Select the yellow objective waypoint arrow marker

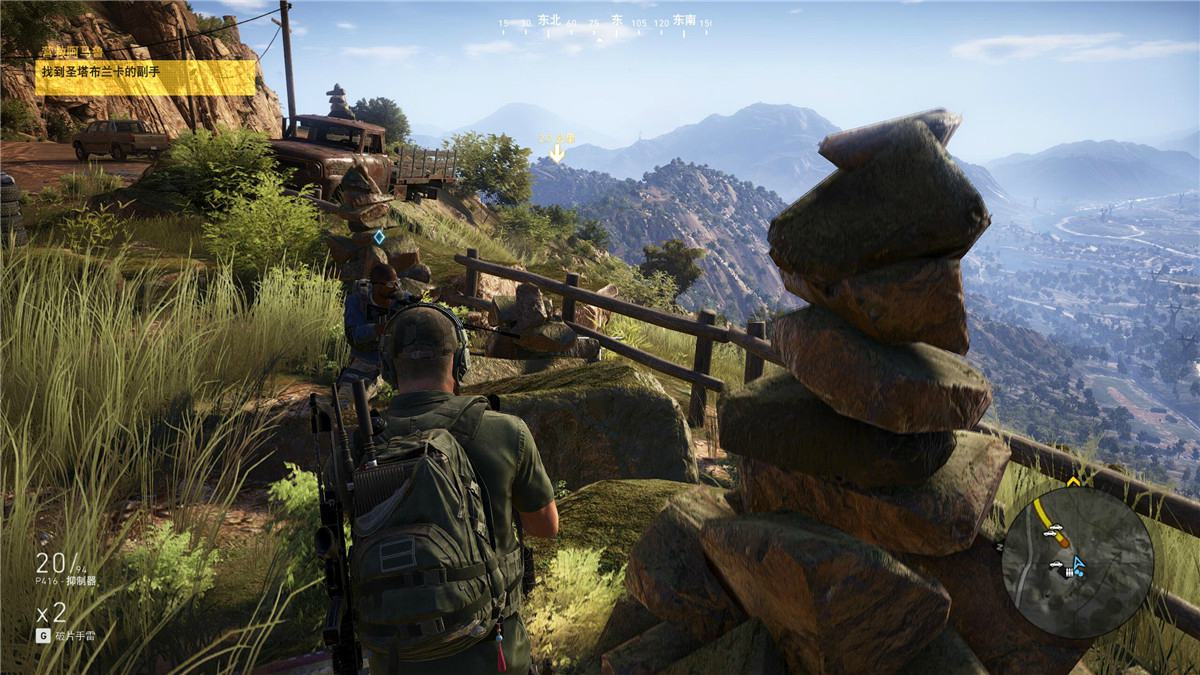[557, 153]
